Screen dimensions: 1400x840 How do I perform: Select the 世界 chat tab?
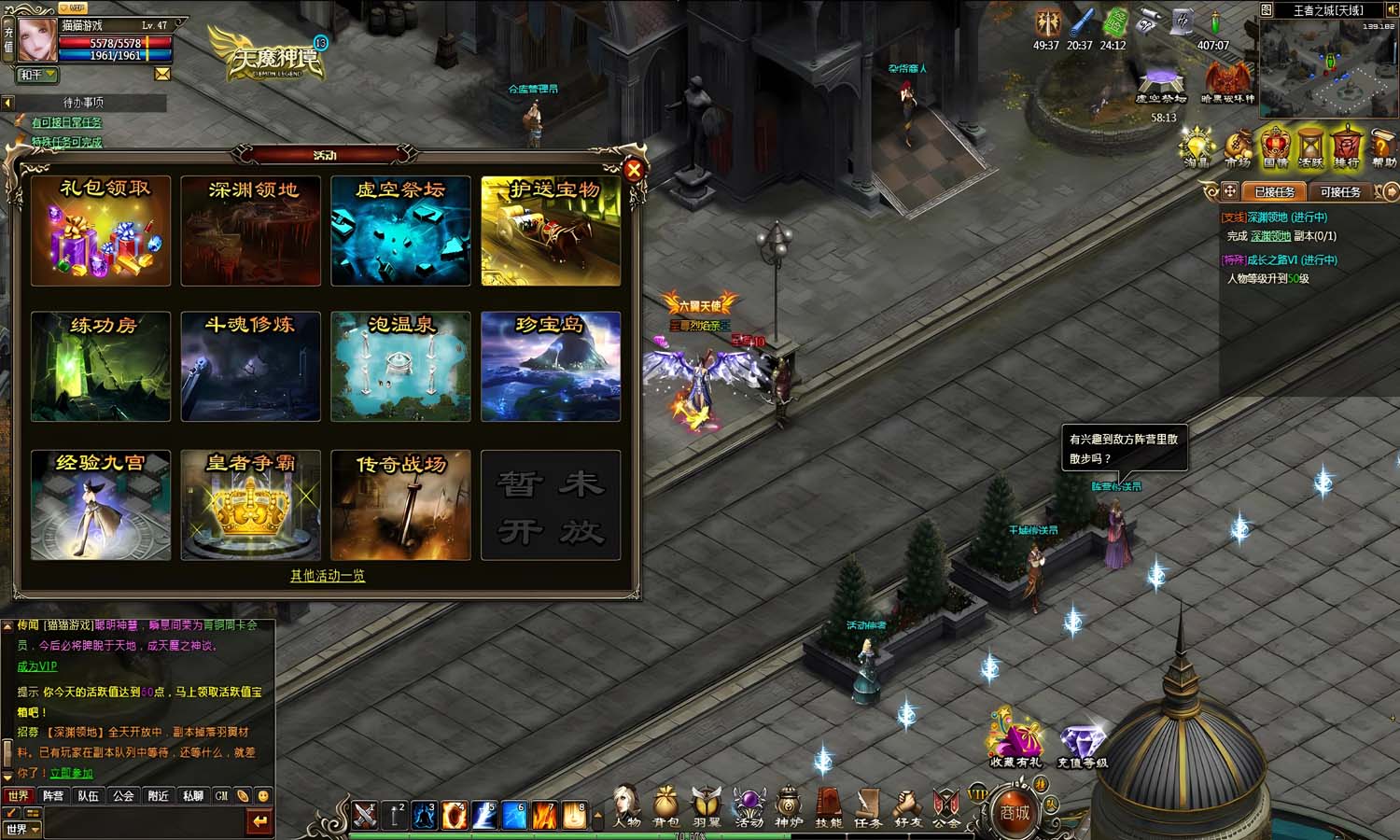[19, 796]
